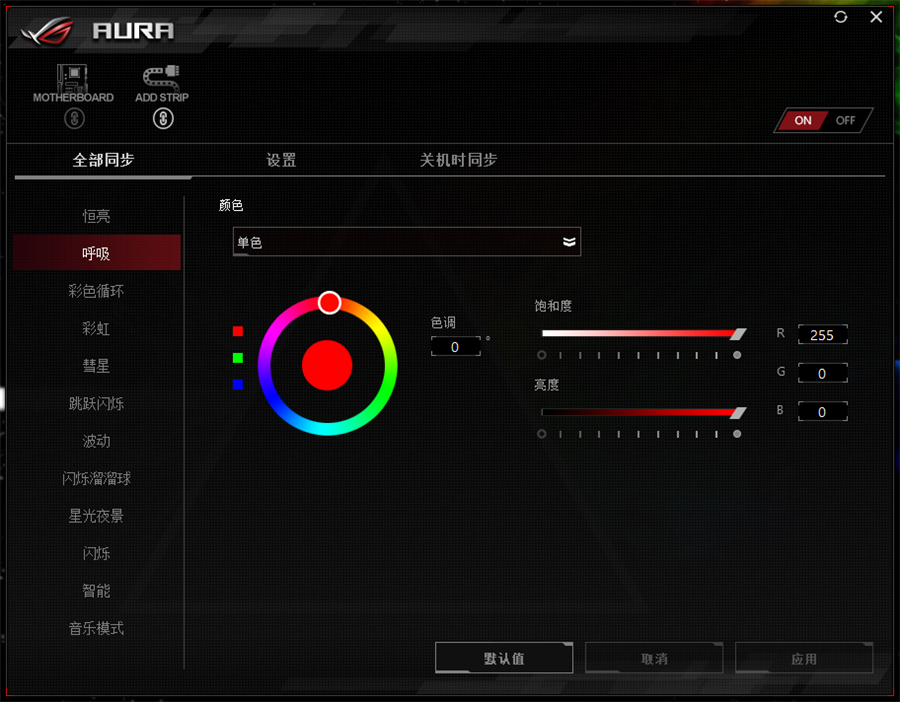Choose the 彩色循环 effect
The height and width of the screenshot is (702, 900).
(96, 291)
